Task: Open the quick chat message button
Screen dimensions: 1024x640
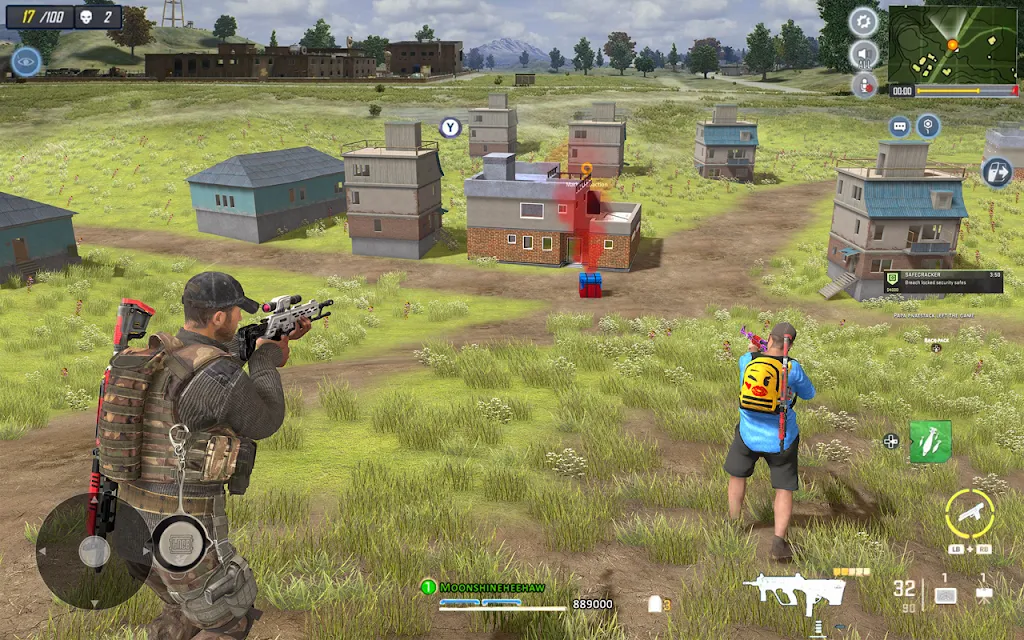Action: tap(899, 126)
